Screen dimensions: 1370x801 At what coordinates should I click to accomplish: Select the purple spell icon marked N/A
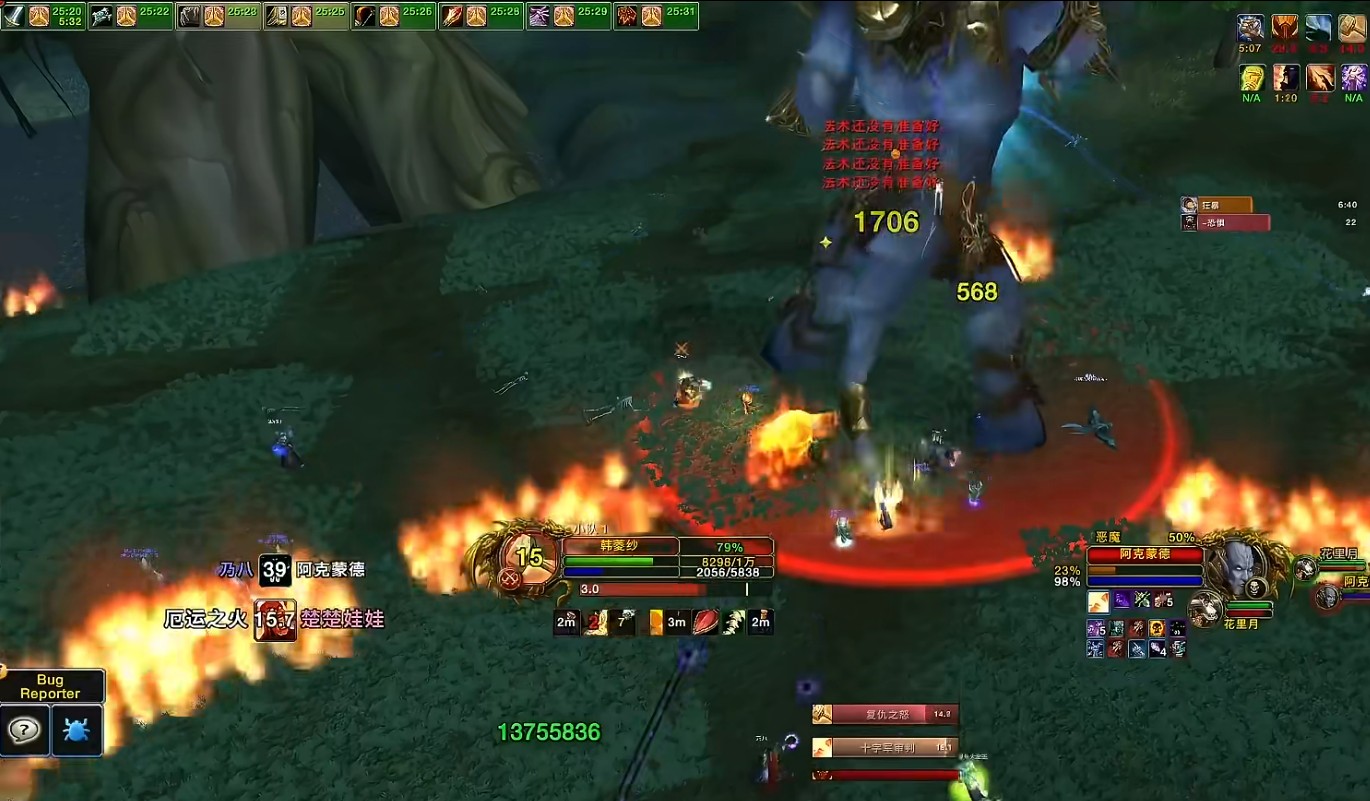click(x=1353, y=77)
